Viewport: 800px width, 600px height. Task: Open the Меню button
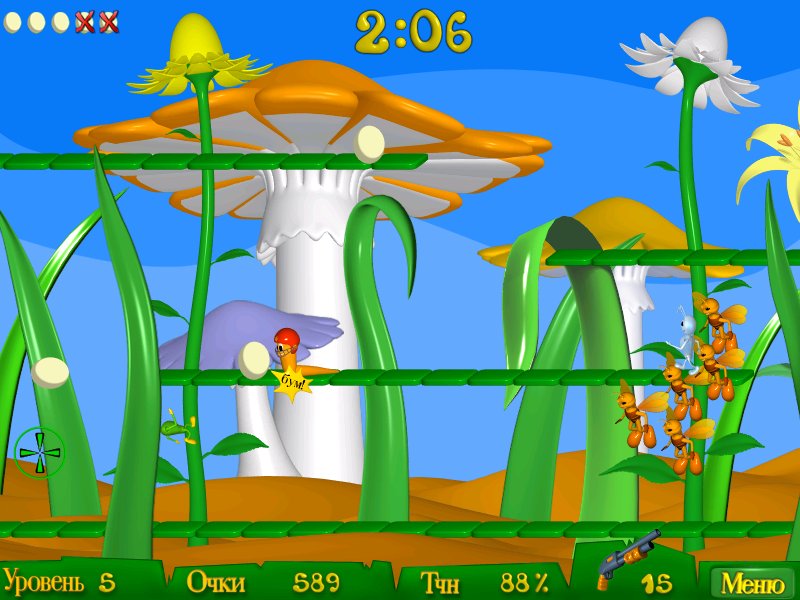[x=752, y=582]
